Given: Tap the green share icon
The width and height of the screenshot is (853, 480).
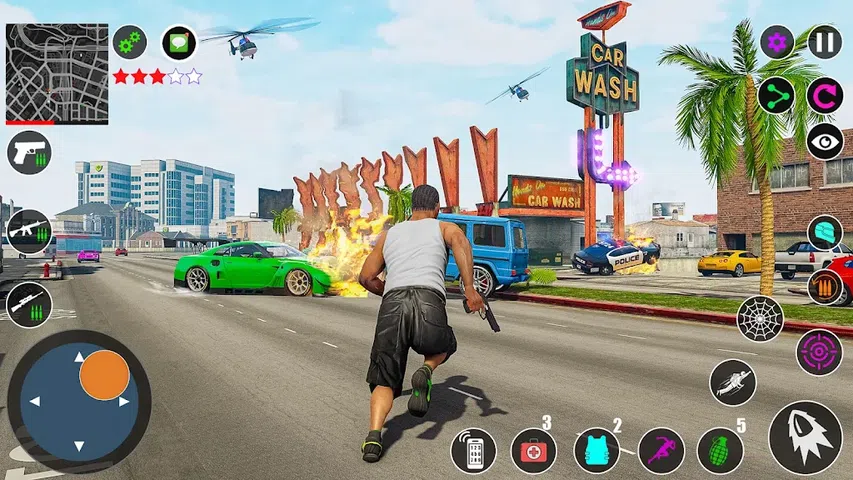Looking at the screenshot, I should tap(777, 95).
